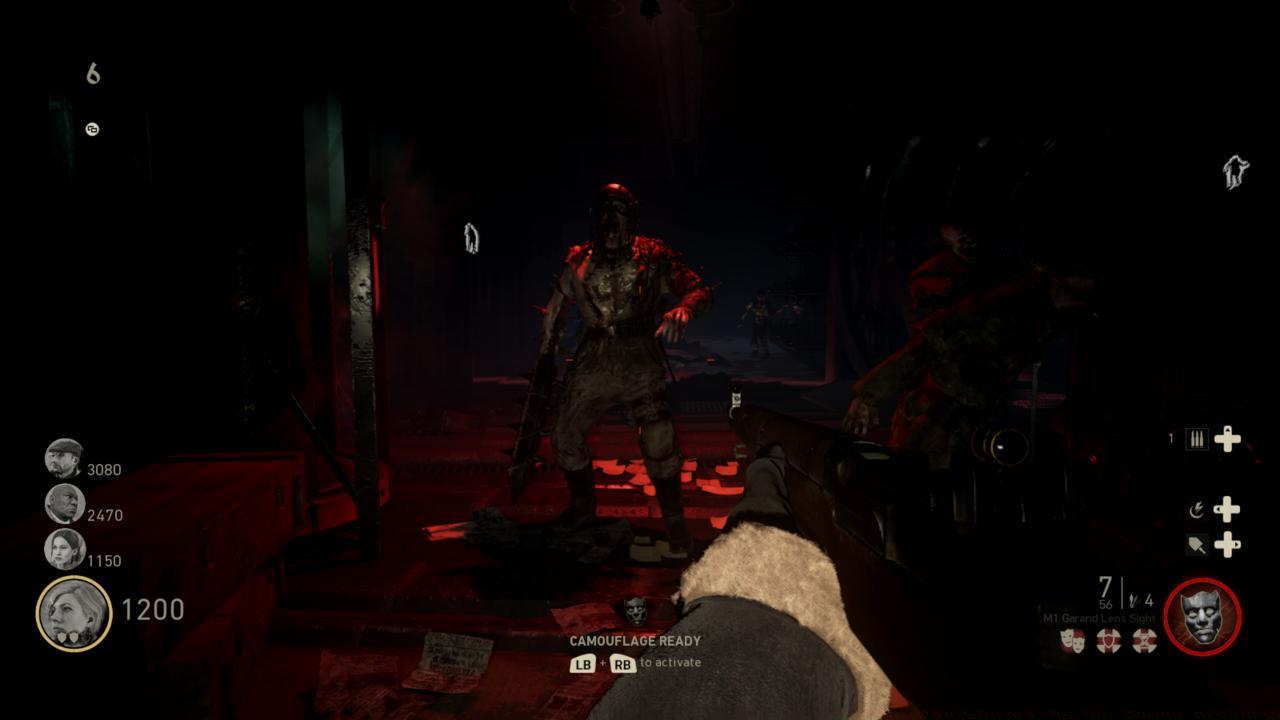Image resolution: width=1280 pixels, height=720 pixels.
Task: Click the shovel melee weapon icon
Action: tap(1198, 543)
